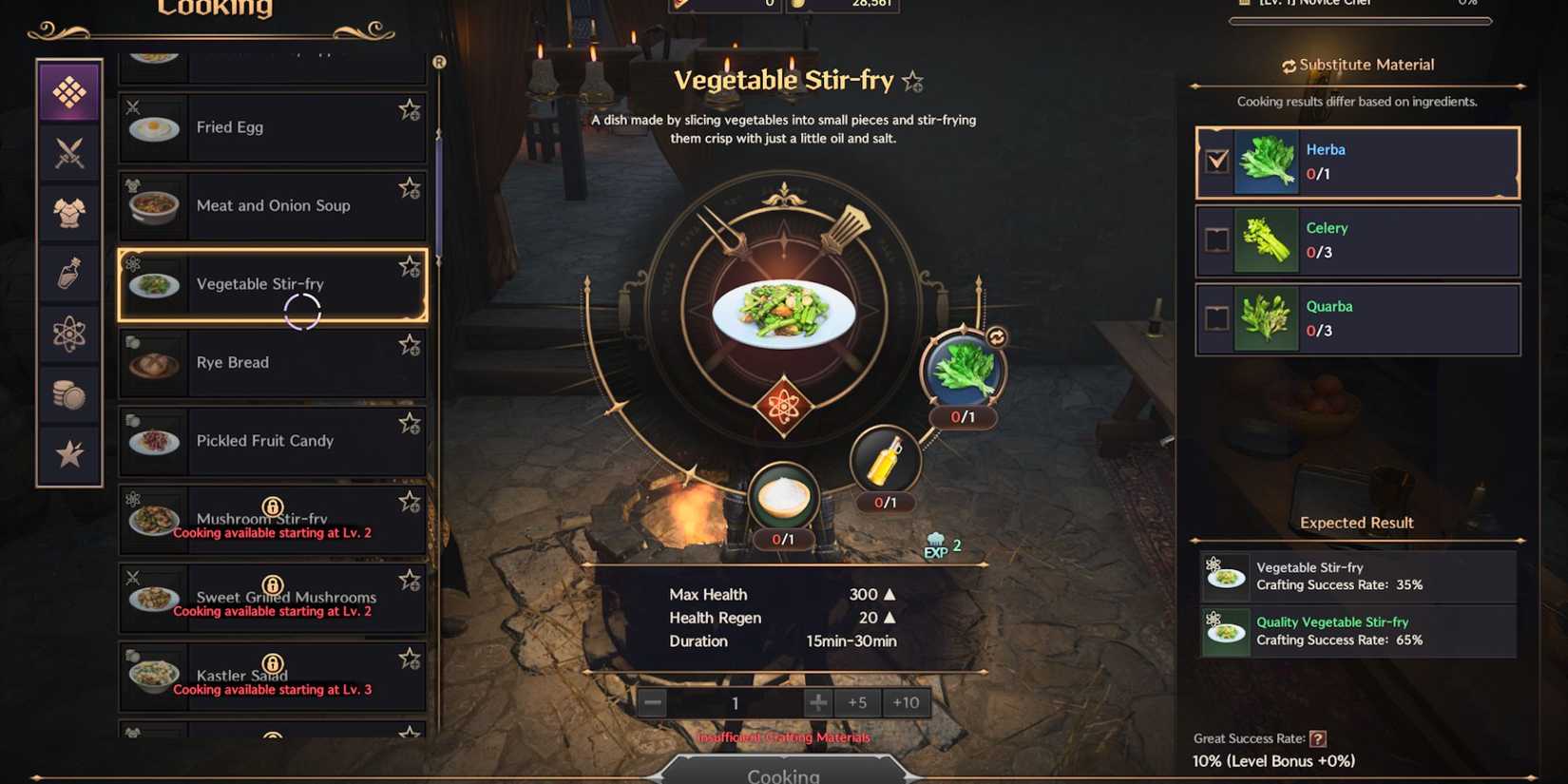This screenshot has height=784, width=1568.
Task: Select the Meat and Onion Soup recipe
Action: coord(273,205)
